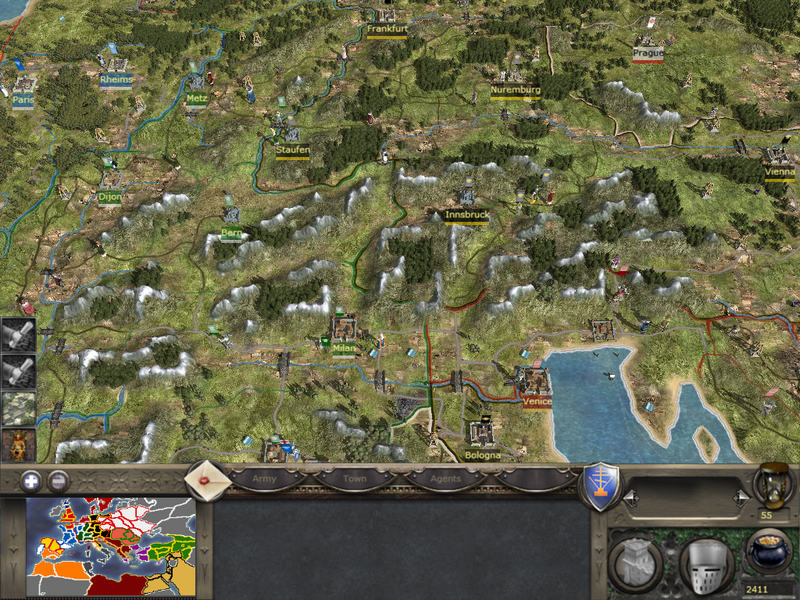This screenshot has height=600, width=800.
Task: Switch to the Agents tab
Action: tap(445, 479)
